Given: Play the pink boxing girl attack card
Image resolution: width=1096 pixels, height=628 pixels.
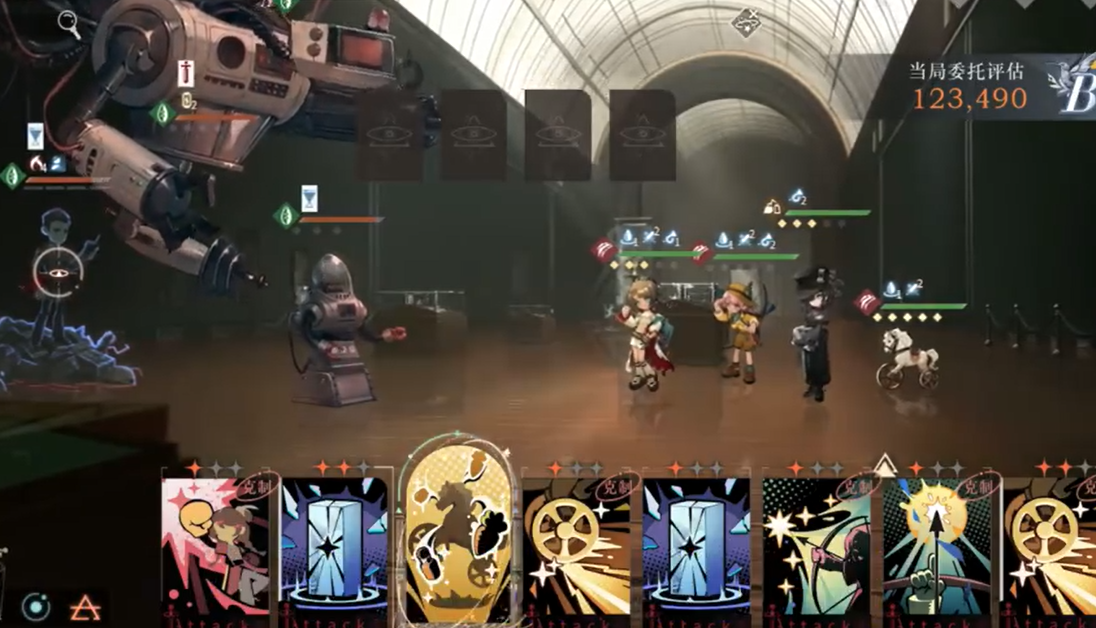Looking at the screenshot, I should [215, 545].
